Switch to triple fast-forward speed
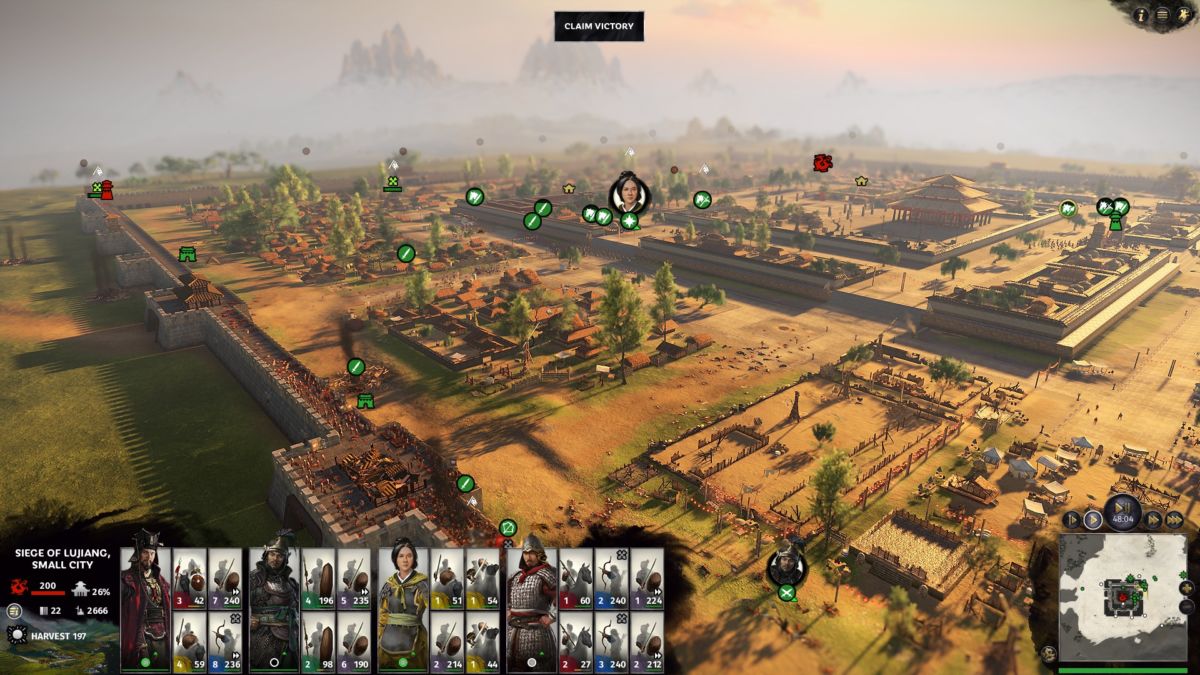 tap(1175, 519)
